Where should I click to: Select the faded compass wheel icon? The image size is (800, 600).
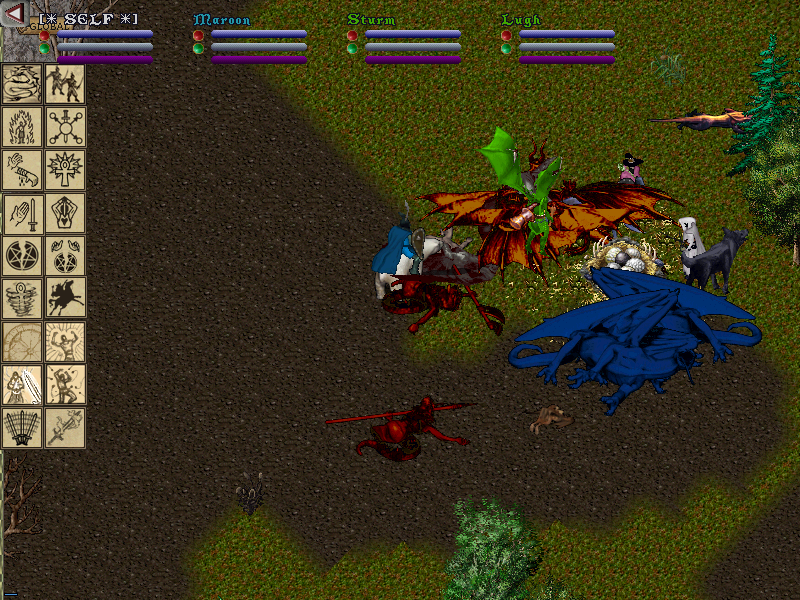pyautogui.click(x=22, y=342)
